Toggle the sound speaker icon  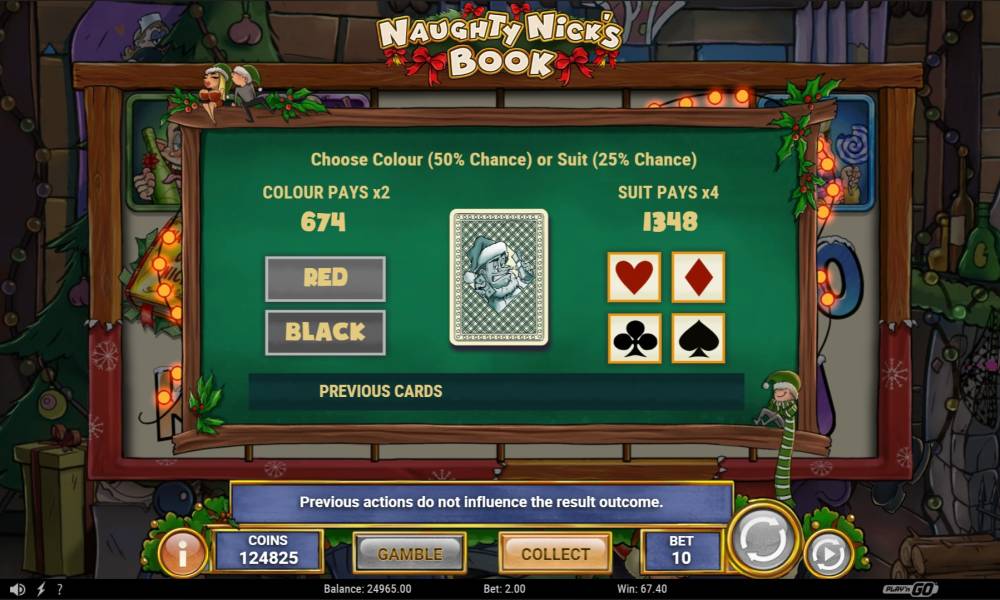18,590
